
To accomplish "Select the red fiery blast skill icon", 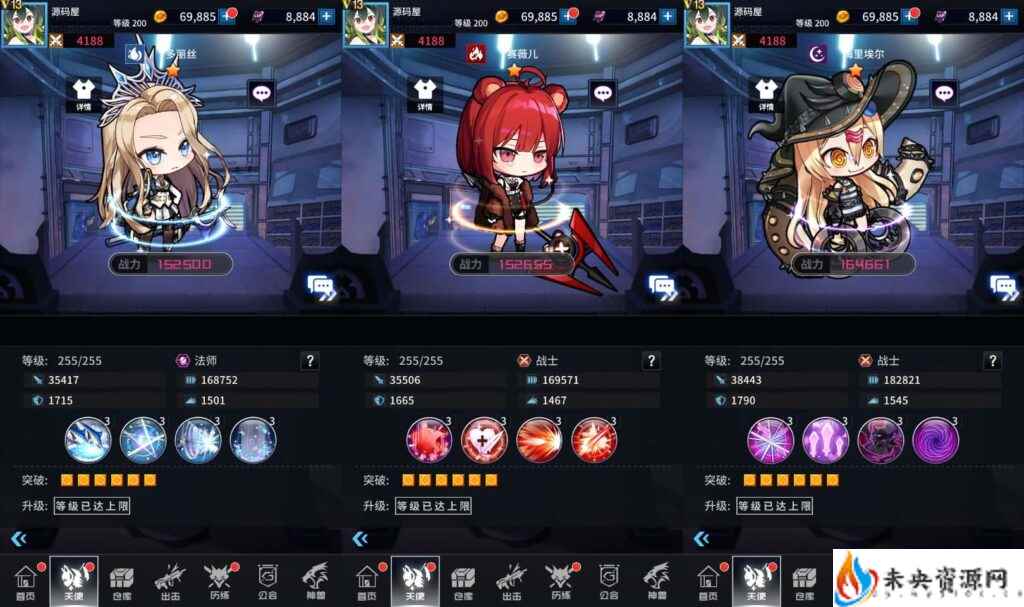I will tap(538, 439).
